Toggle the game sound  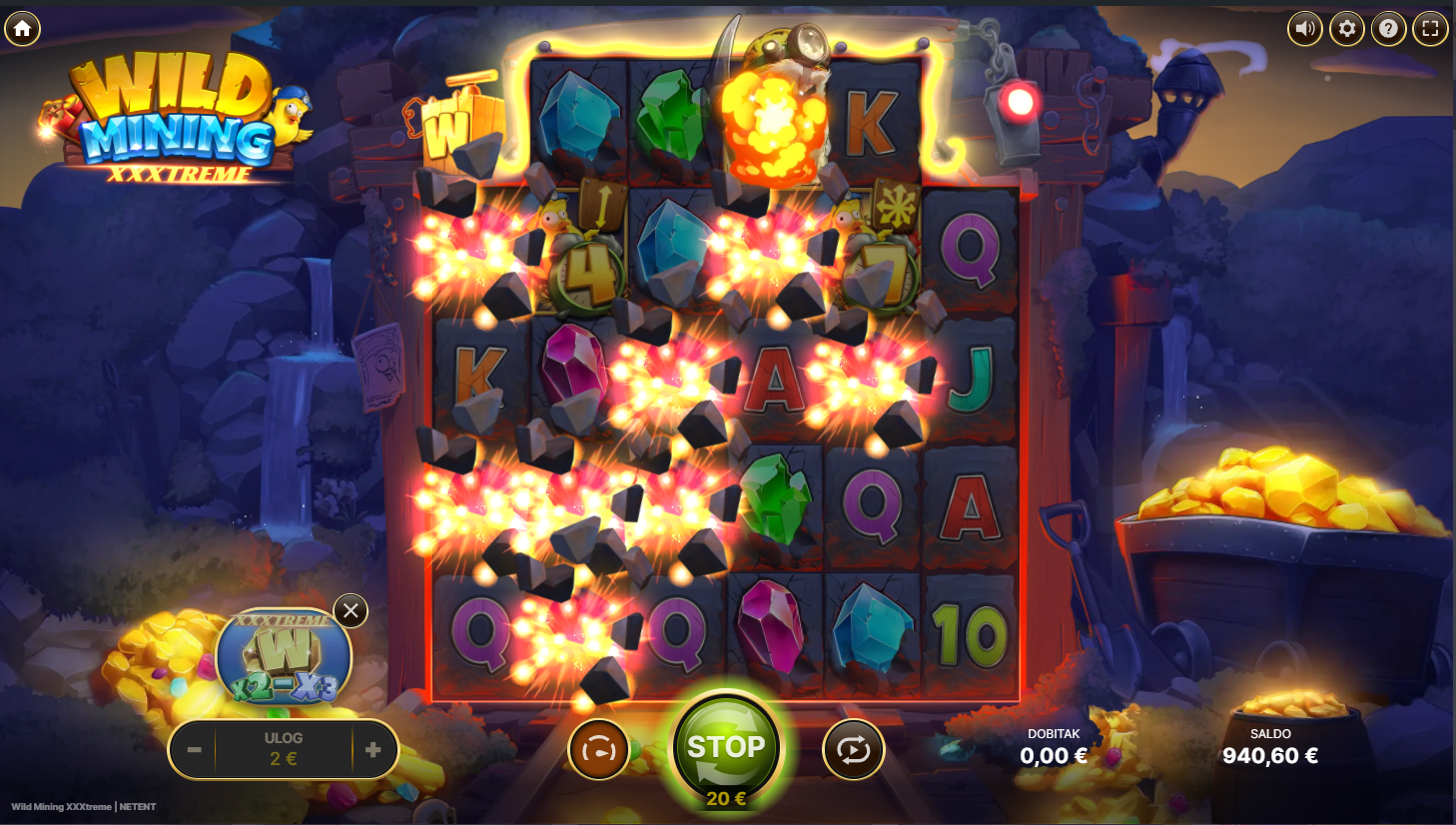pyautogui.click(x=1304, y=29)
